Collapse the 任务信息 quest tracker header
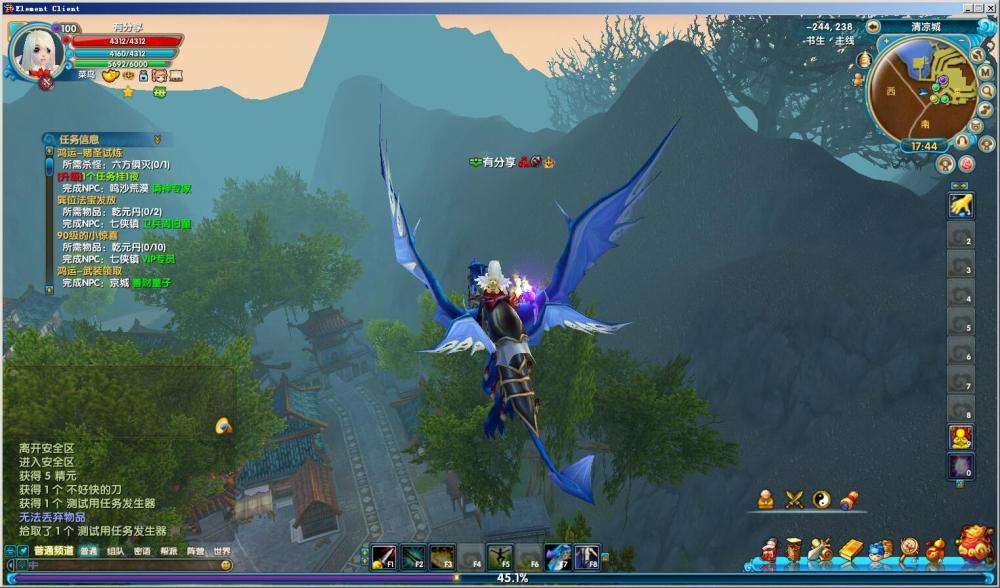1000x588 pixels. (x=157, y=139)
